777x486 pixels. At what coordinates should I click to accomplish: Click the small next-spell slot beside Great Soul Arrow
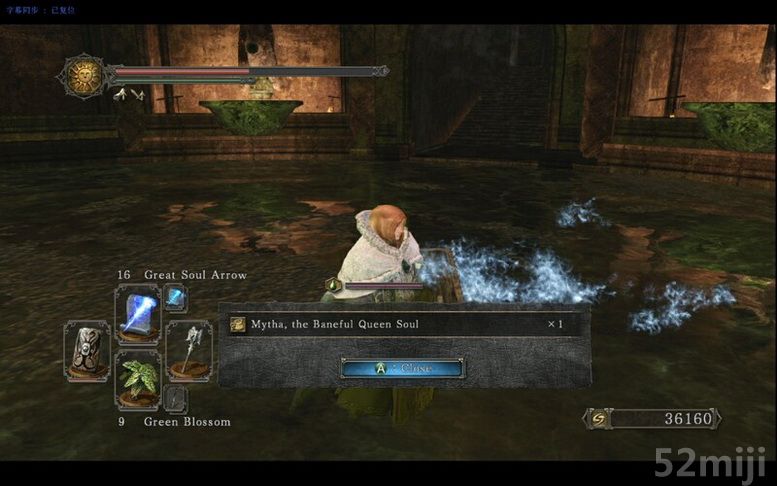[x=175, y=297]
